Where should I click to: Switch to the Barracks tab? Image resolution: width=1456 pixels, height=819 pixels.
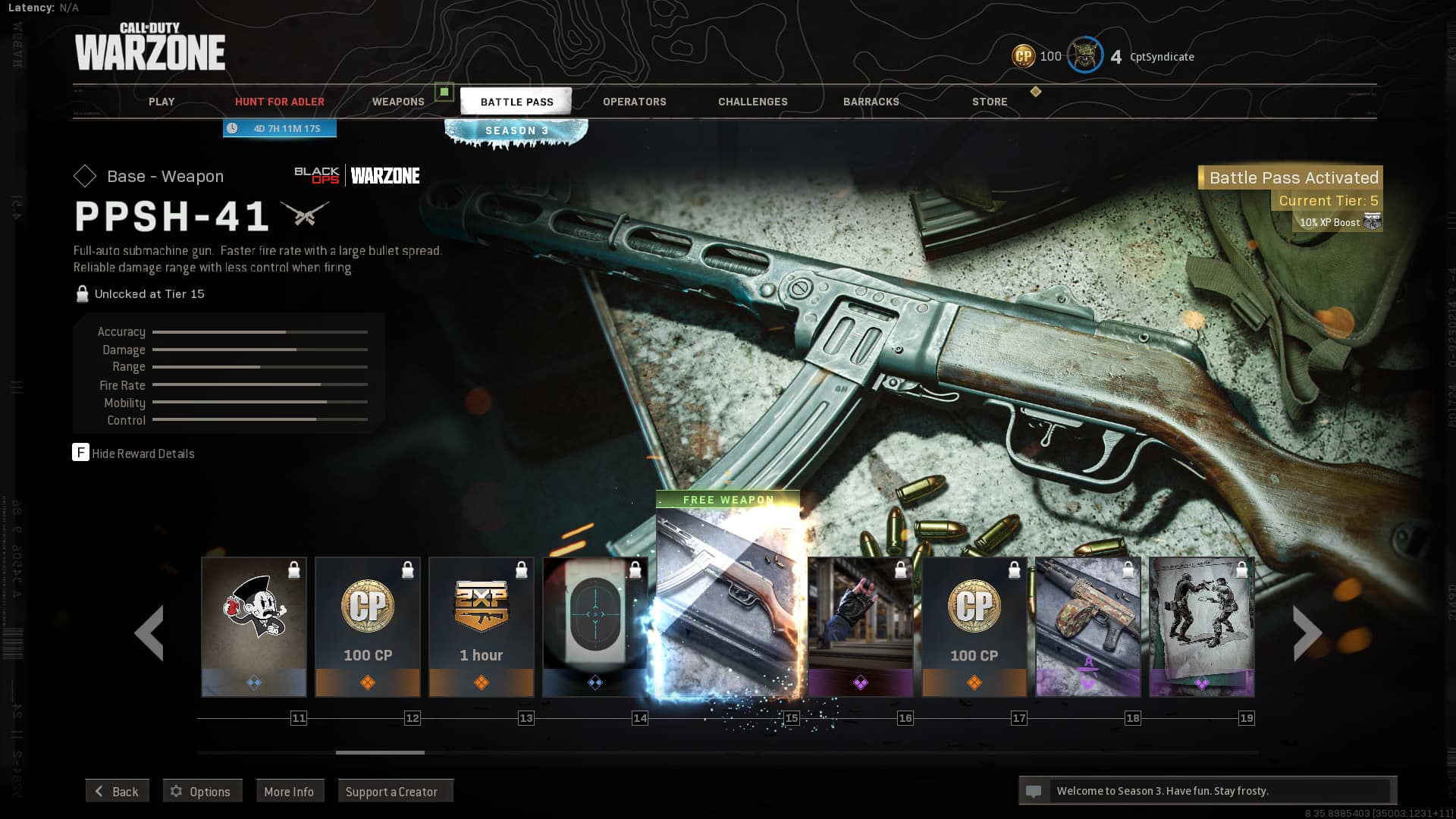click(871, 102)
